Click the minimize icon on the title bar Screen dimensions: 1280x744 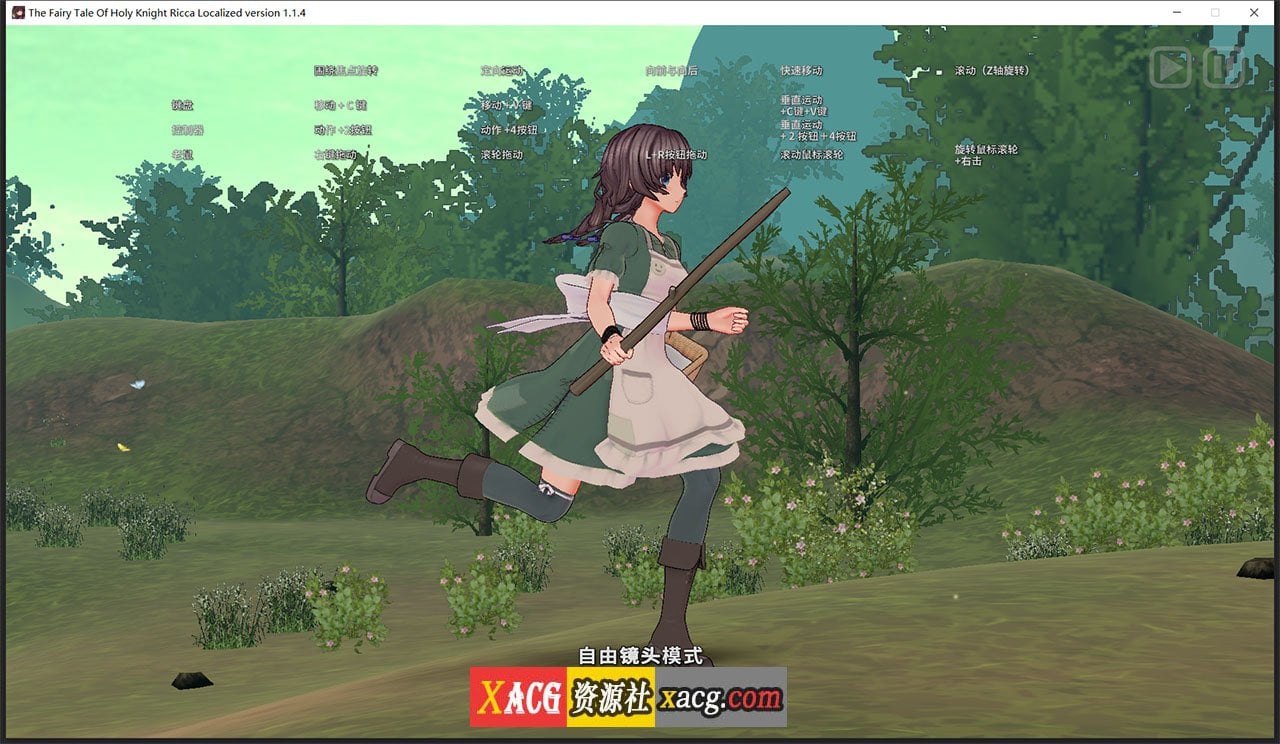(x=1176, y=13)
